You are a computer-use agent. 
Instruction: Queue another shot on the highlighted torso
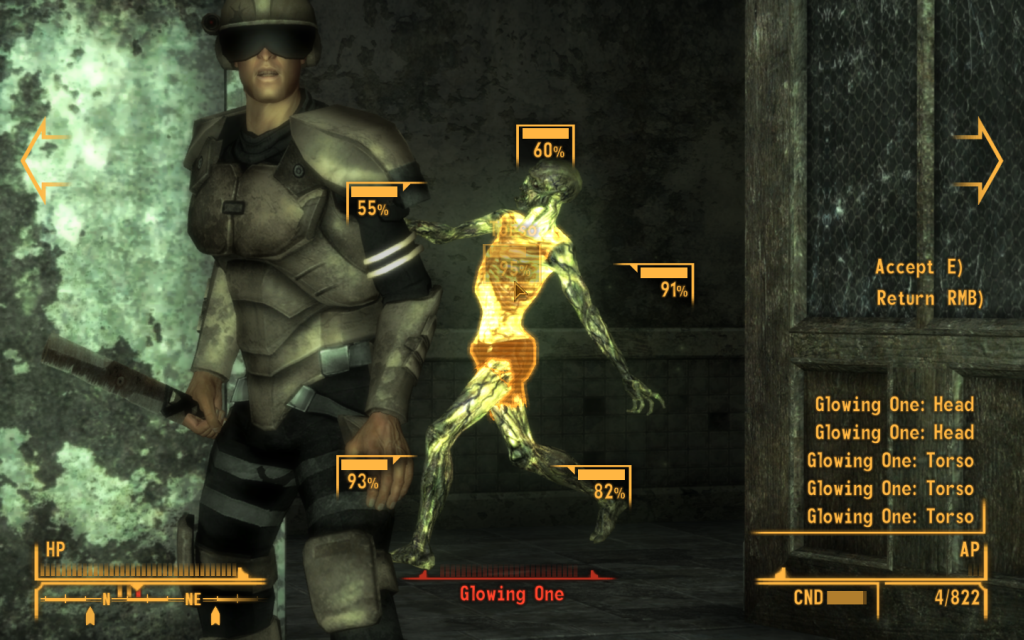click(x=512, y=265)
